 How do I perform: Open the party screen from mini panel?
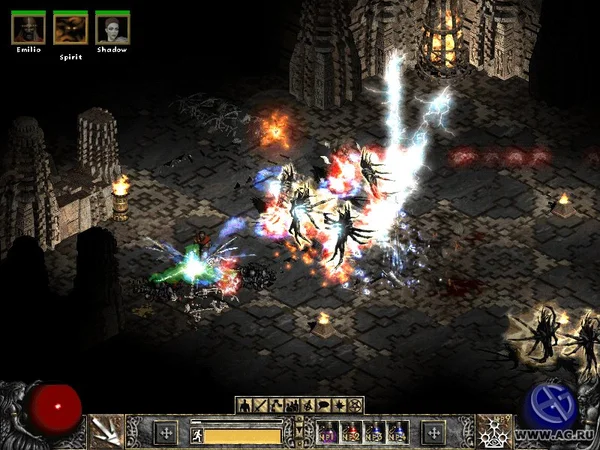[292, 405]
